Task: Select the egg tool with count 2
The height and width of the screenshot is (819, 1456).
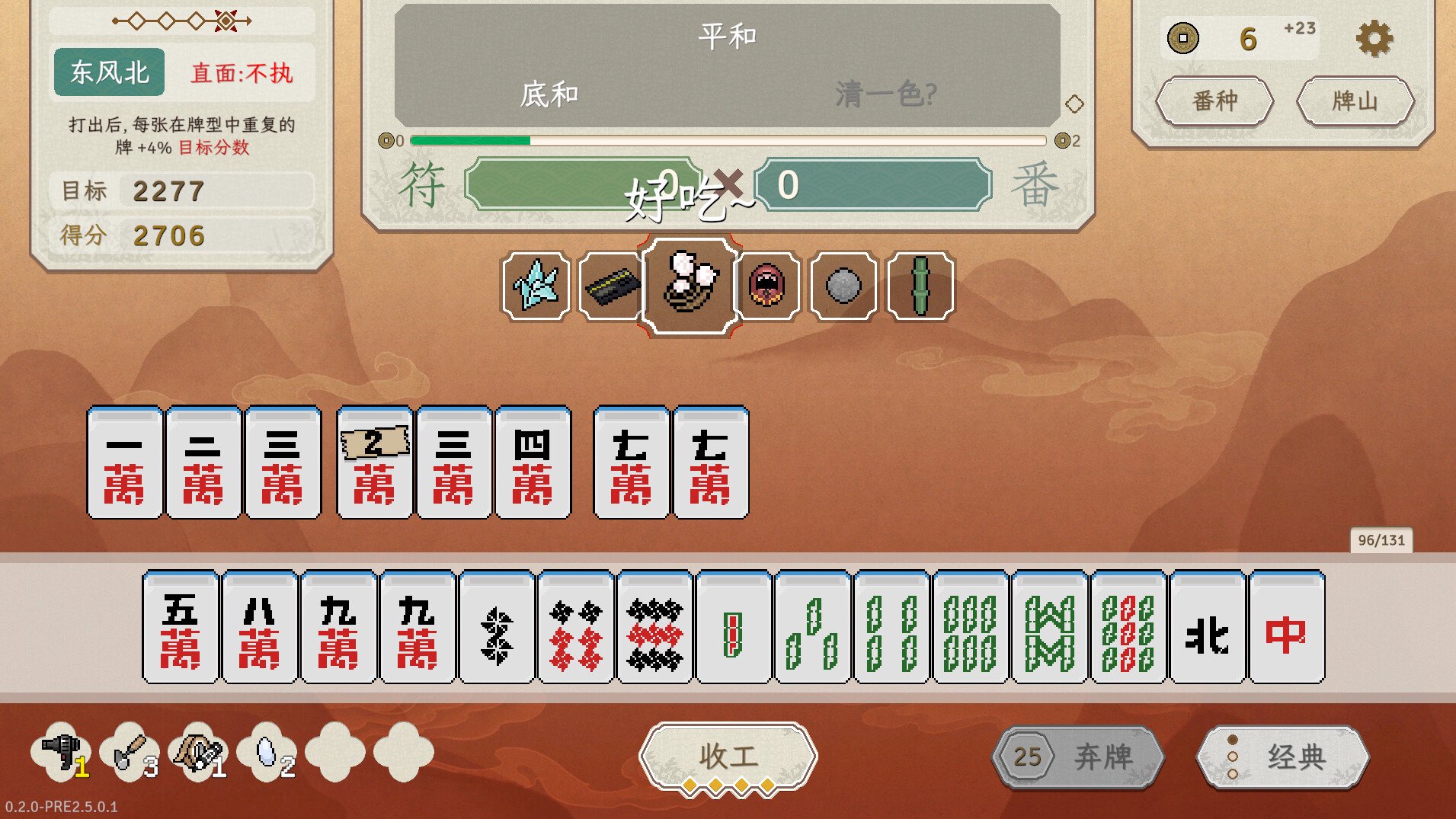Action: [265, 754]
